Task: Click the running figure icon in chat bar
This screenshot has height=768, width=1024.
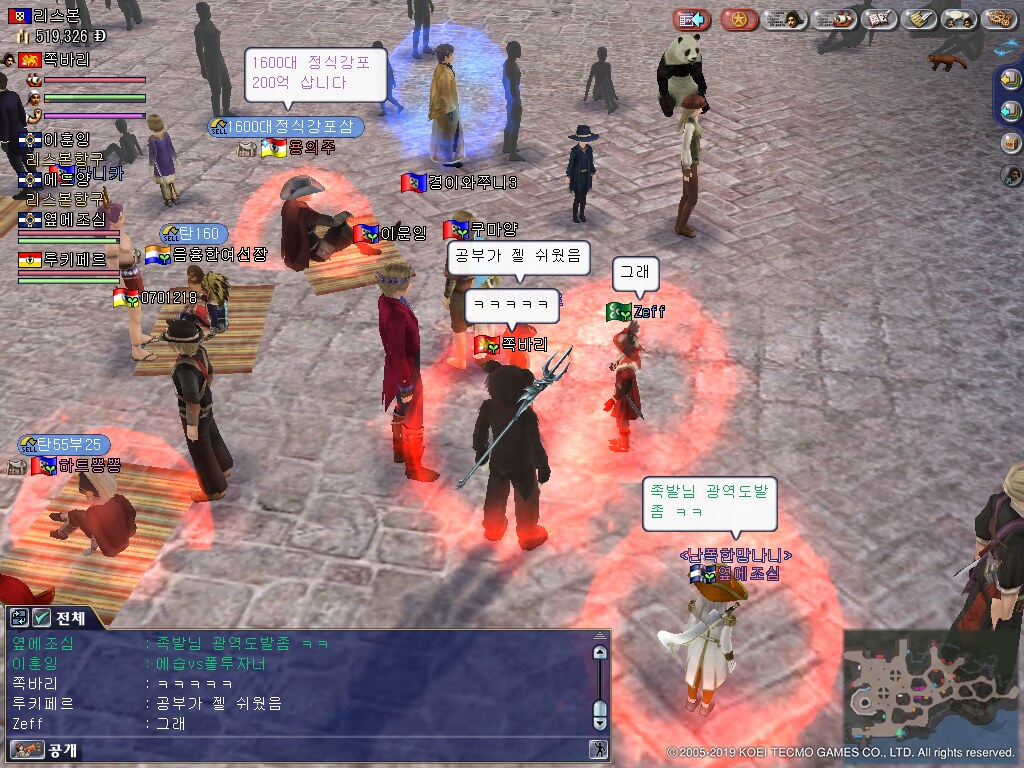Action: [598, 749]
